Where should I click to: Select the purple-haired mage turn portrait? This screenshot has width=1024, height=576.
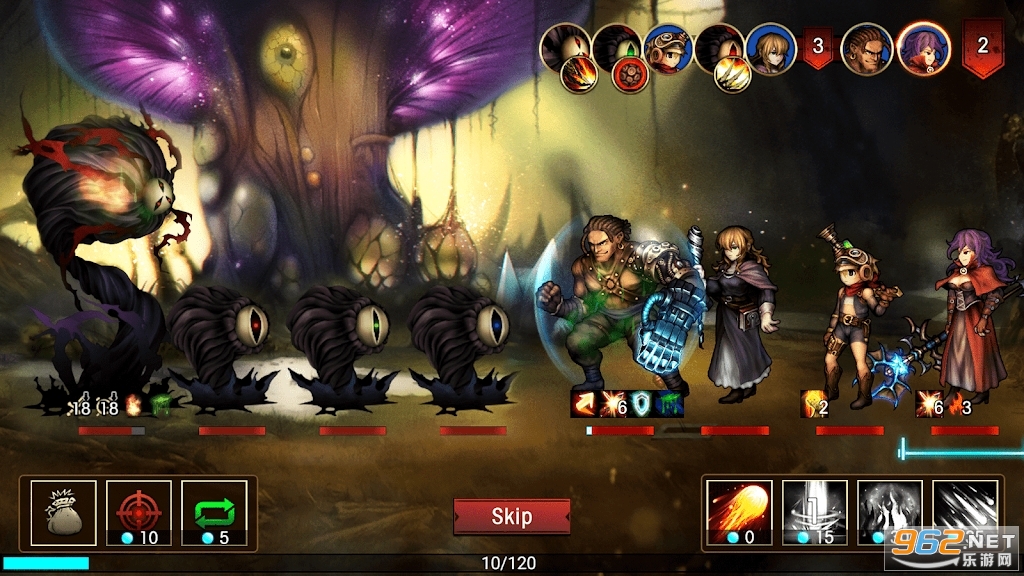(x=923, y=48)
